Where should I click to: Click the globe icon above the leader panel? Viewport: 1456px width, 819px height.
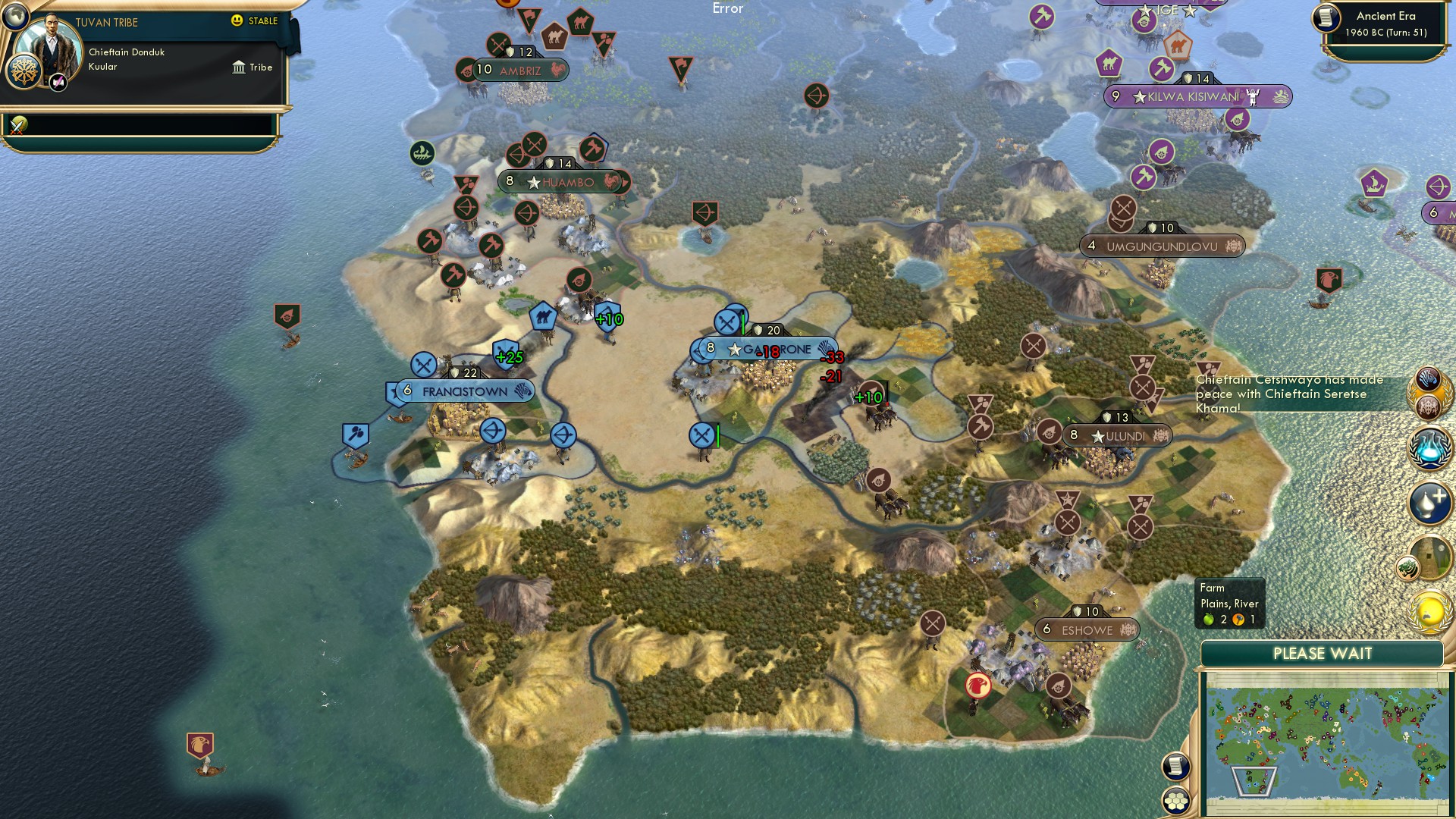[14, 18]
